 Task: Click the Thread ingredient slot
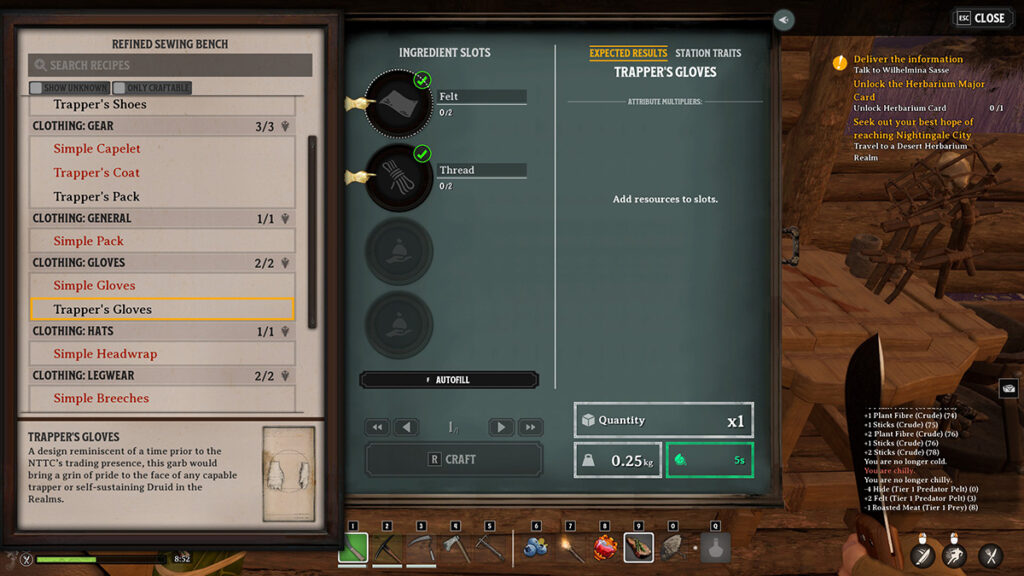(x=398, y=176)
